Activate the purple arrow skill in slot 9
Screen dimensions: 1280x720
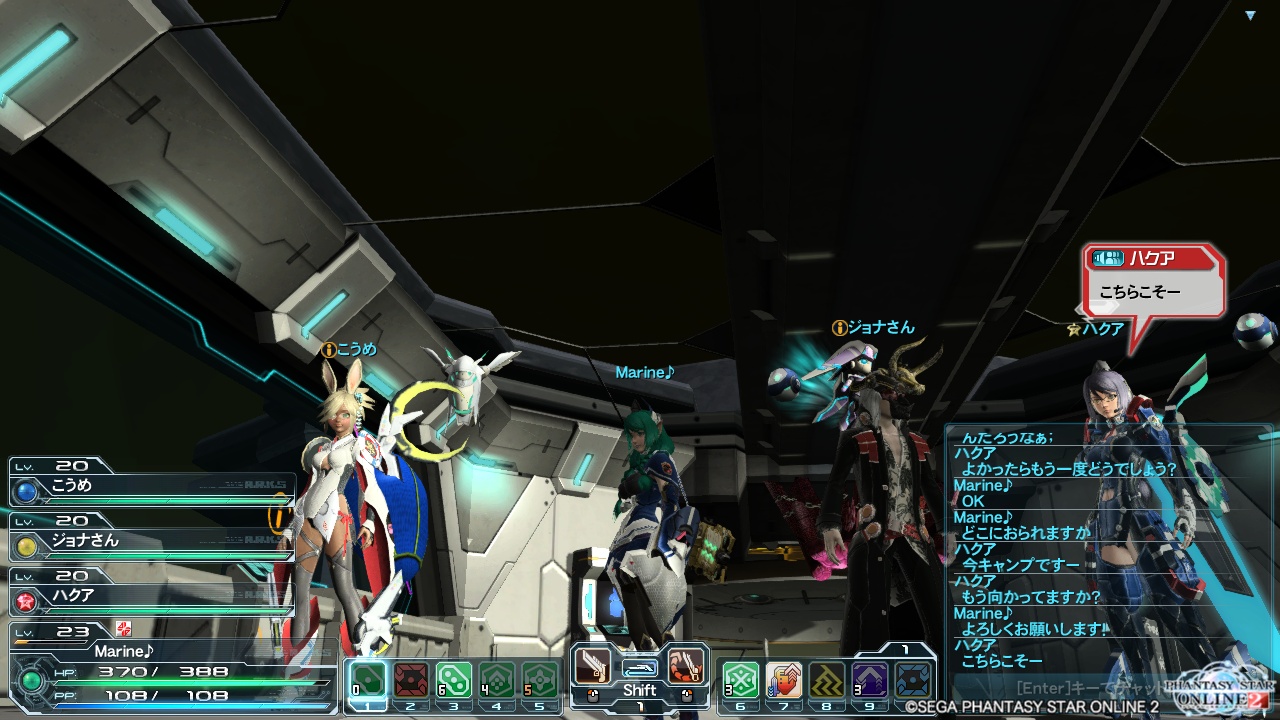[870, 680]
